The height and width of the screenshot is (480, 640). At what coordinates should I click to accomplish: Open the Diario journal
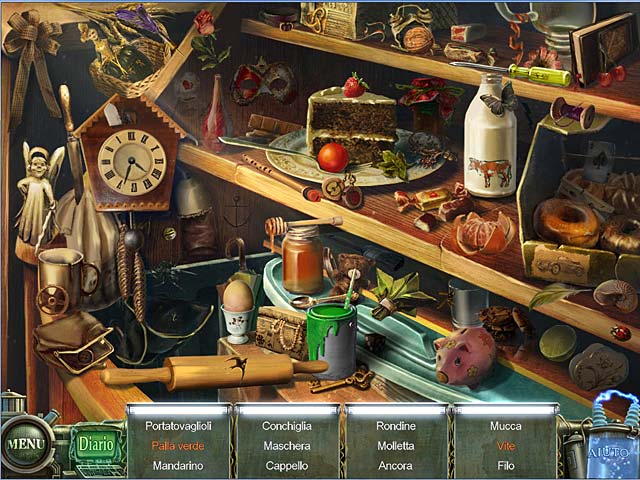pos(96,443)
